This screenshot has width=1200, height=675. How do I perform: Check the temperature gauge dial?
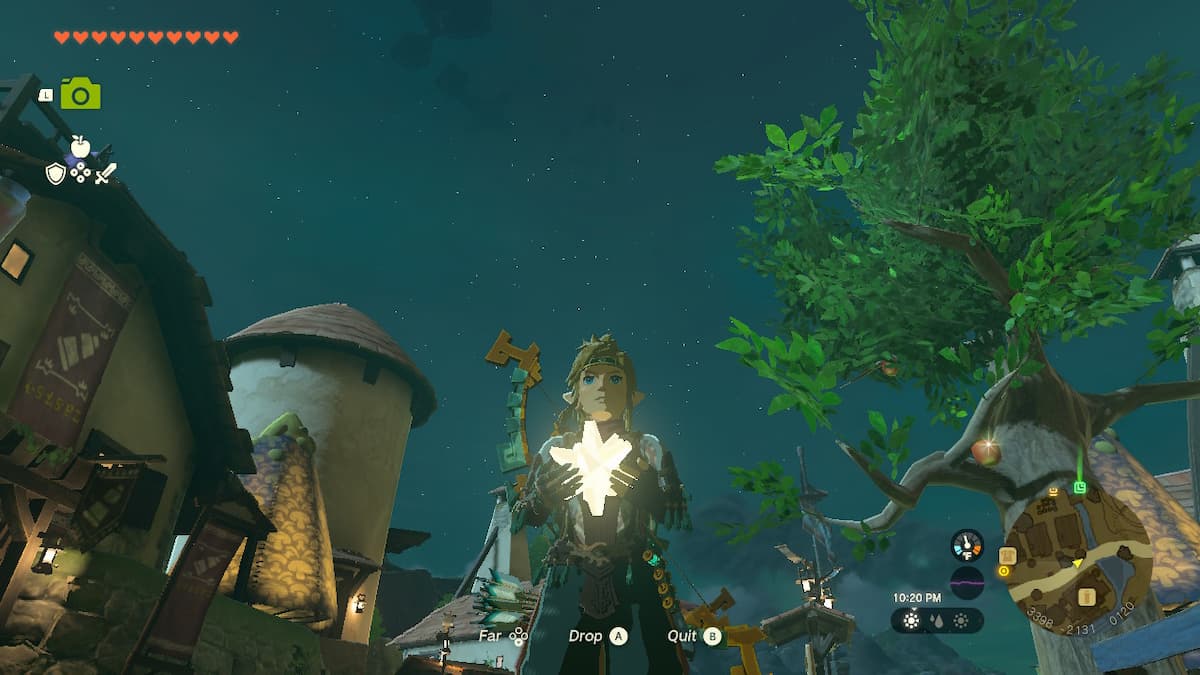967,545
